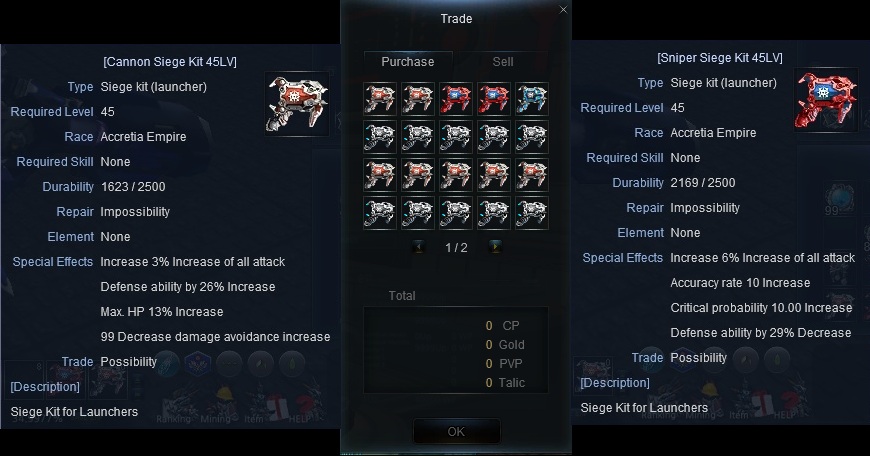Select the teal-blue siege kit item
The height and width of the screenshot is (456, 870).
coord(532,99)
